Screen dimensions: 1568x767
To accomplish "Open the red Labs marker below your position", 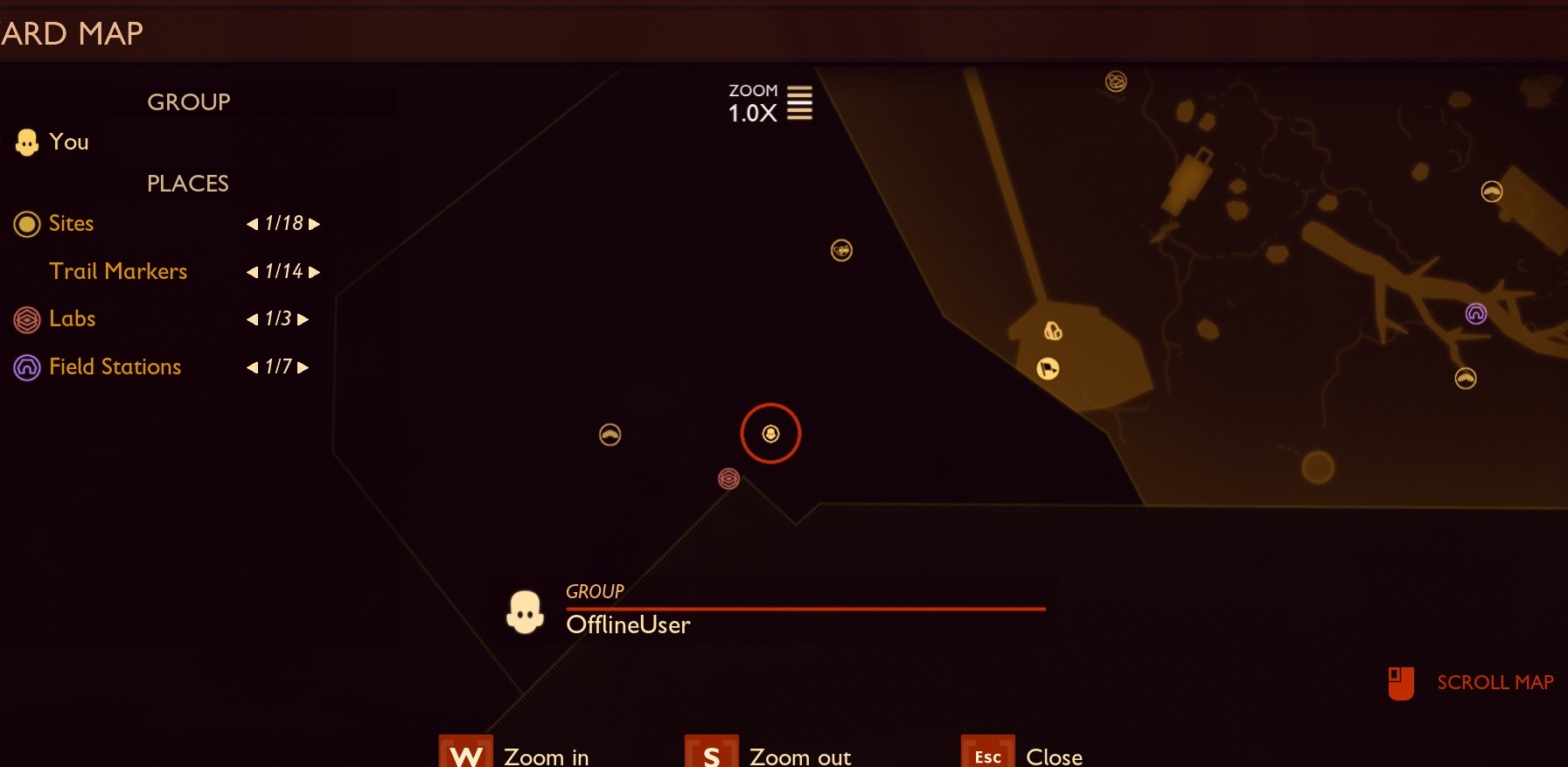I will 730,479.
